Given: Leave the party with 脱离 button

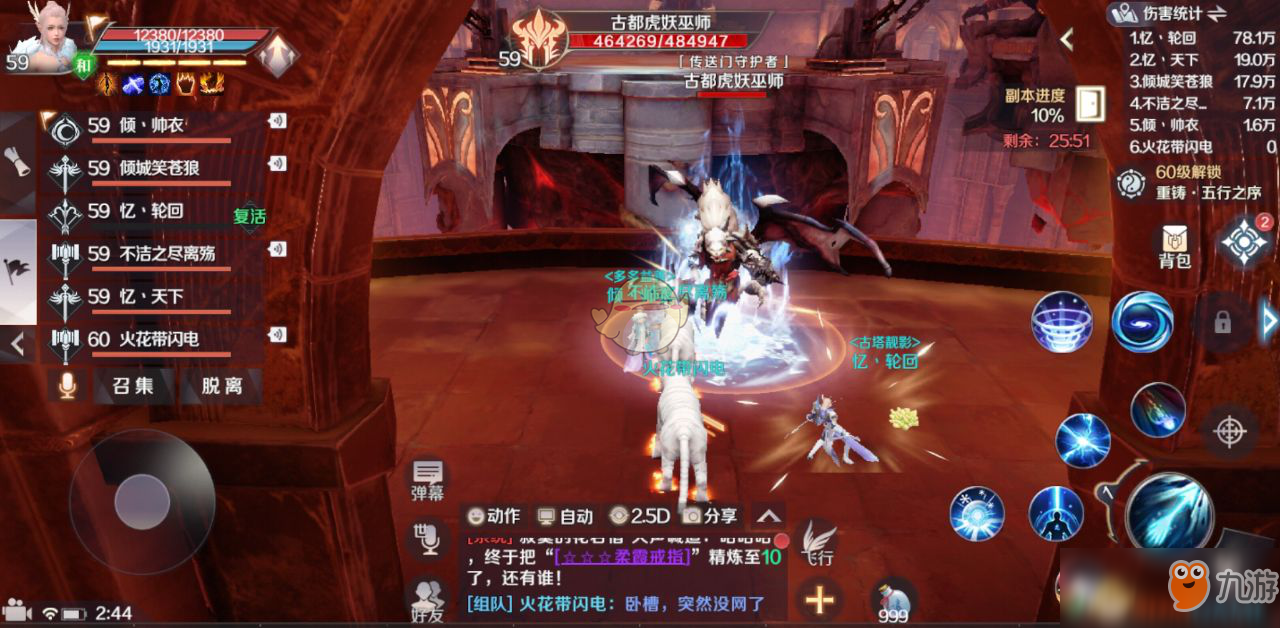Looking at the screenshot, I should [x=221, y=386].
